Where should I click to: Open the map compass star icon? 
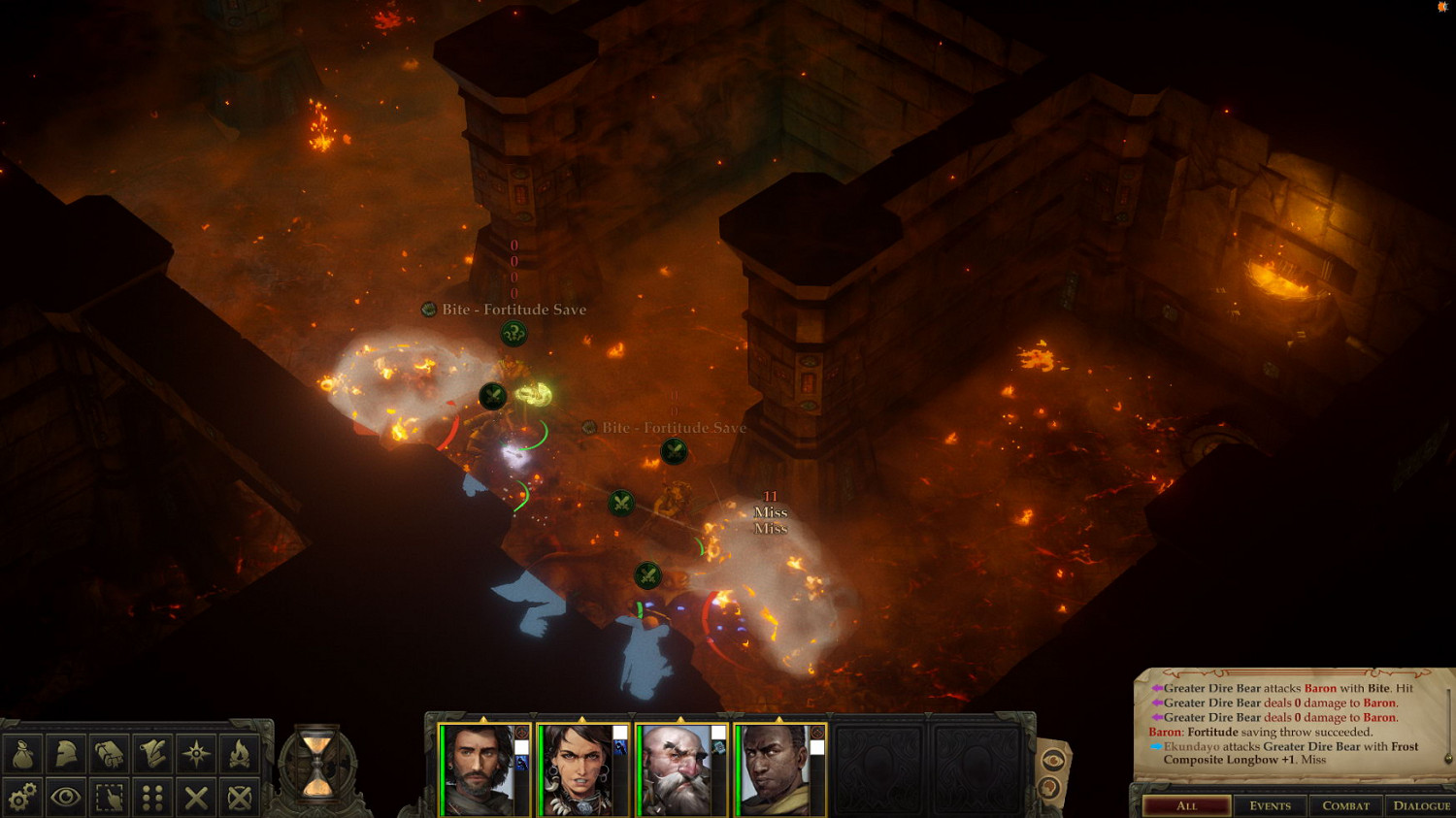tap(196, 754)
